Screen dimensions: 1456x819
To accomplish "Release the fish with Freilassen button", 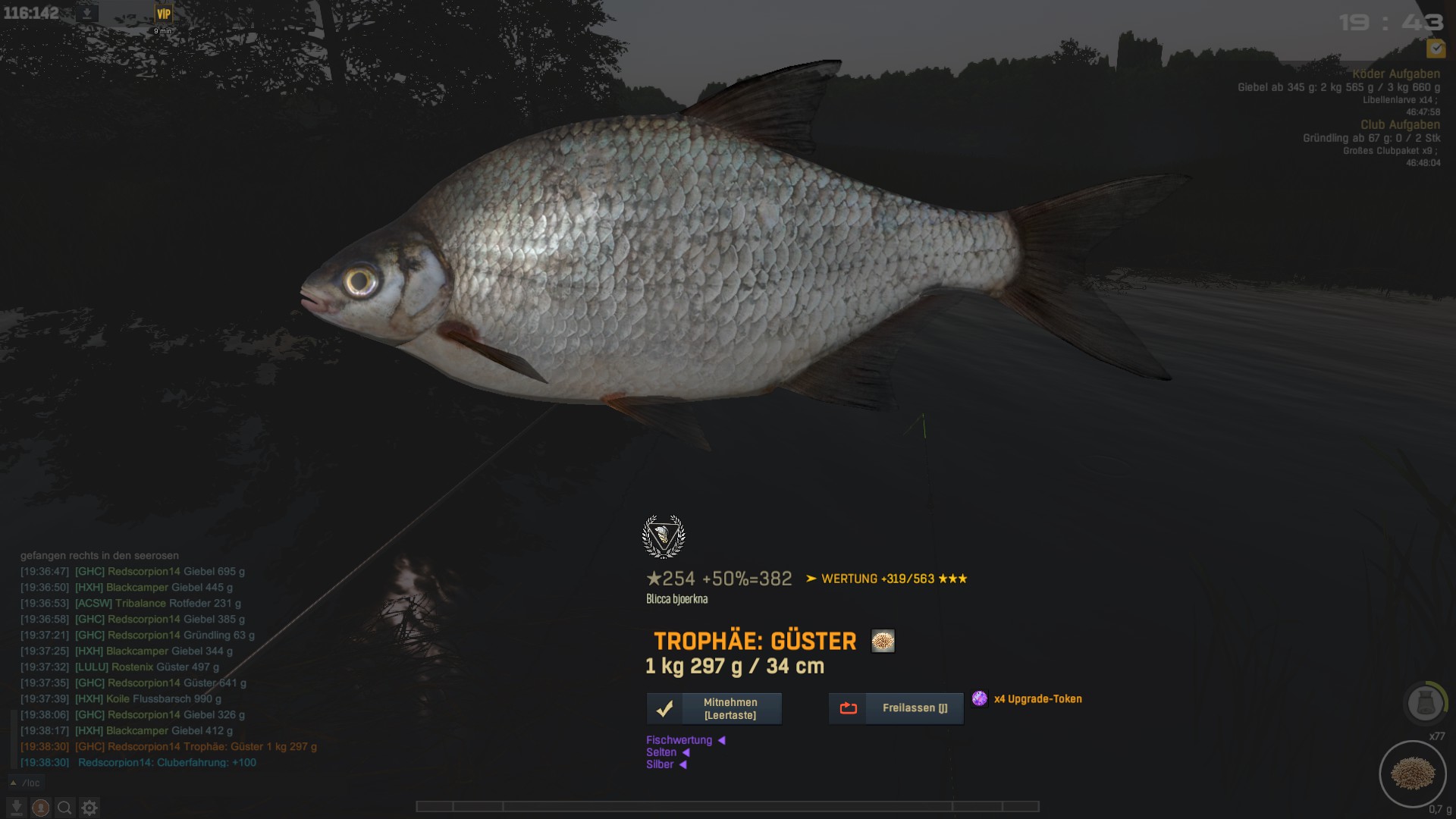I will pos(896,708).
